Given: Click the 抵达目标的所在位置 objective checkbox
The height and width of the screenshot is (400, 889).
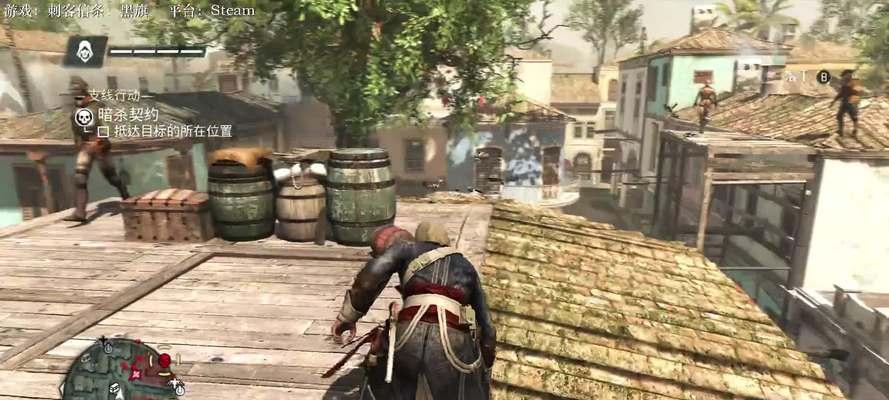Looking at the screenshot, I should (x=103, y=131).
